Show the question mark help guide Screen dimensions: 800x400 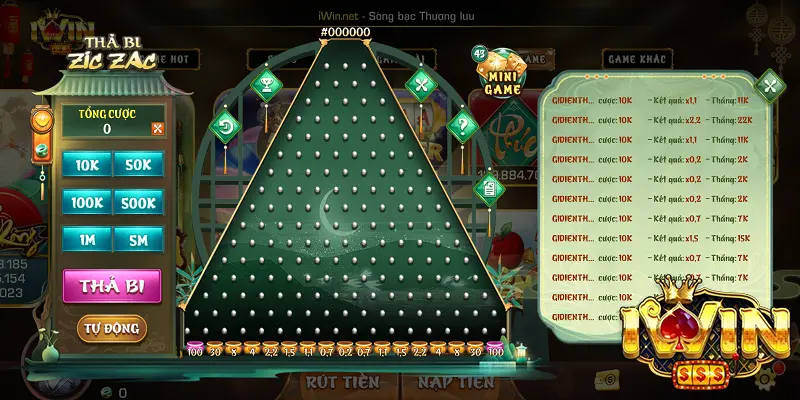click(462, 127)
